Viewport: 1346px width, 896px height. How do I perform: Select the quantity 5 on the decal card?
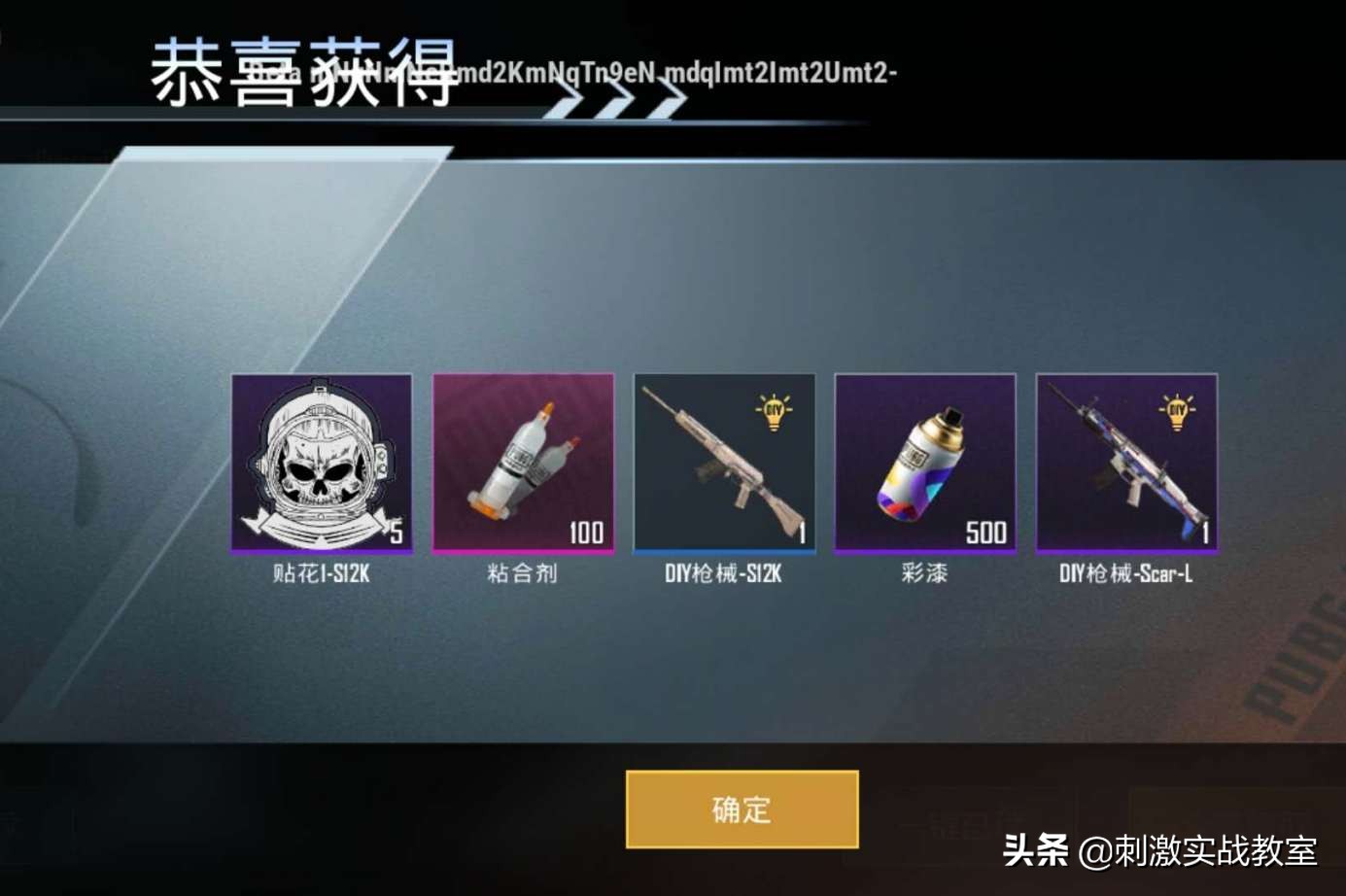[x=397, y=533]
